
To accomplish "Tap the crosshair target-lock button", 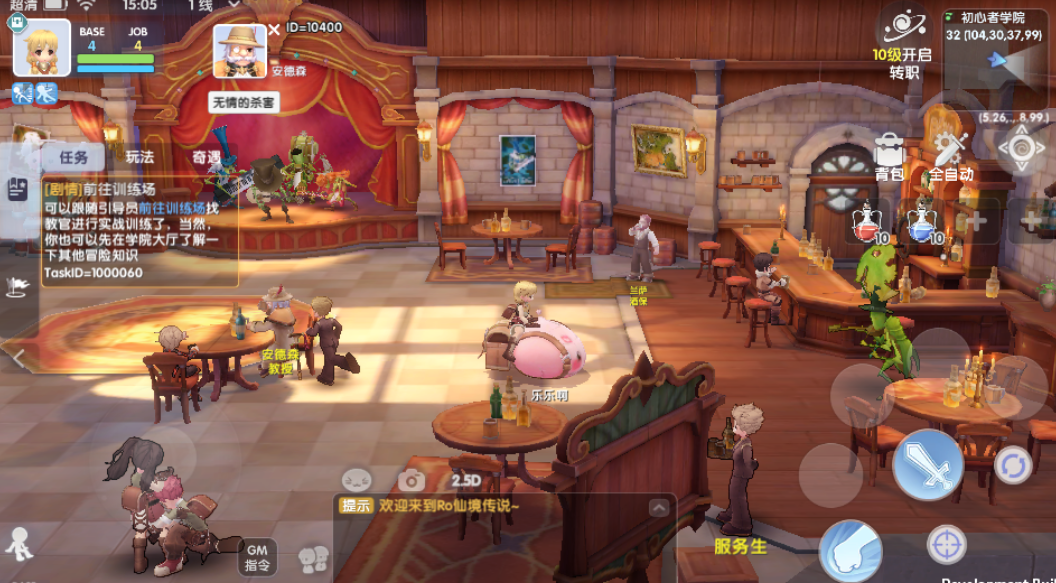I will tap(946, 545).
